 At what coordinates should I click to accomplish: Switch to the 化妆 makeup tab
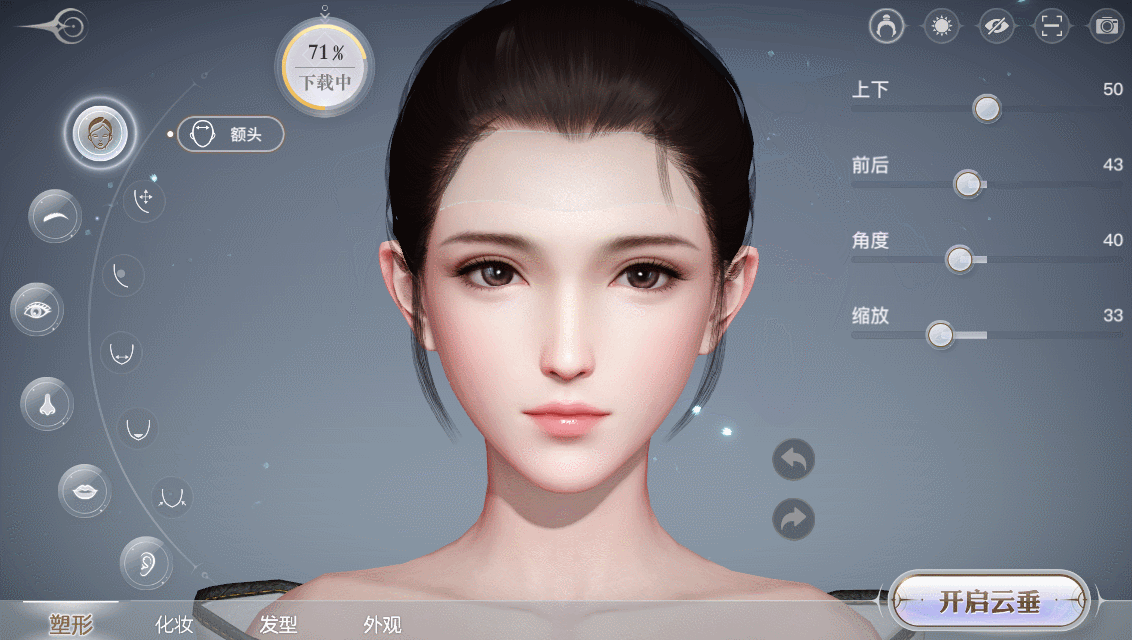(x=174, y=625)
